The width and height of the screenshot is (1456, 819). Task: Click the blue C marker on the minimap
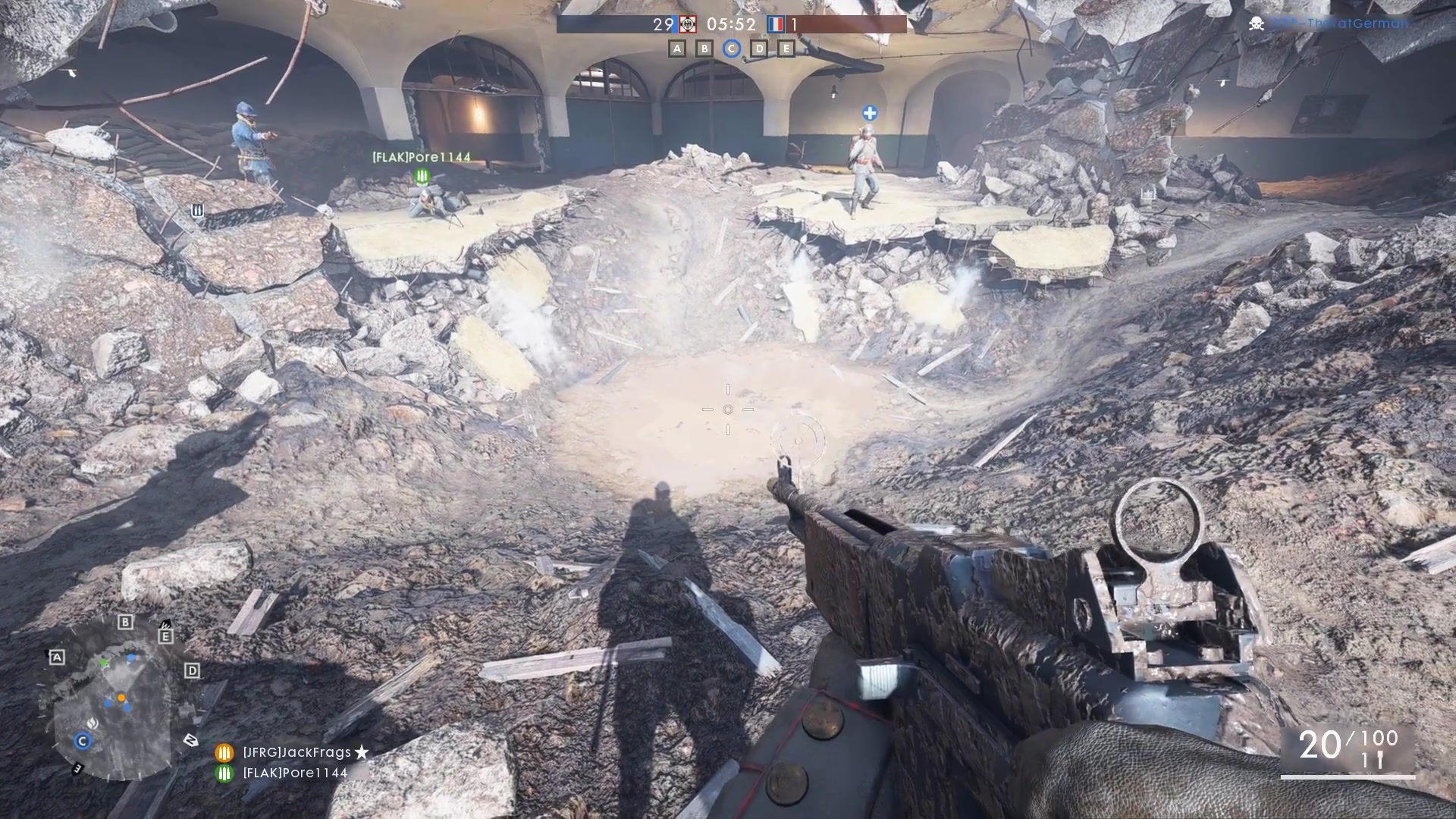(82, 741)
